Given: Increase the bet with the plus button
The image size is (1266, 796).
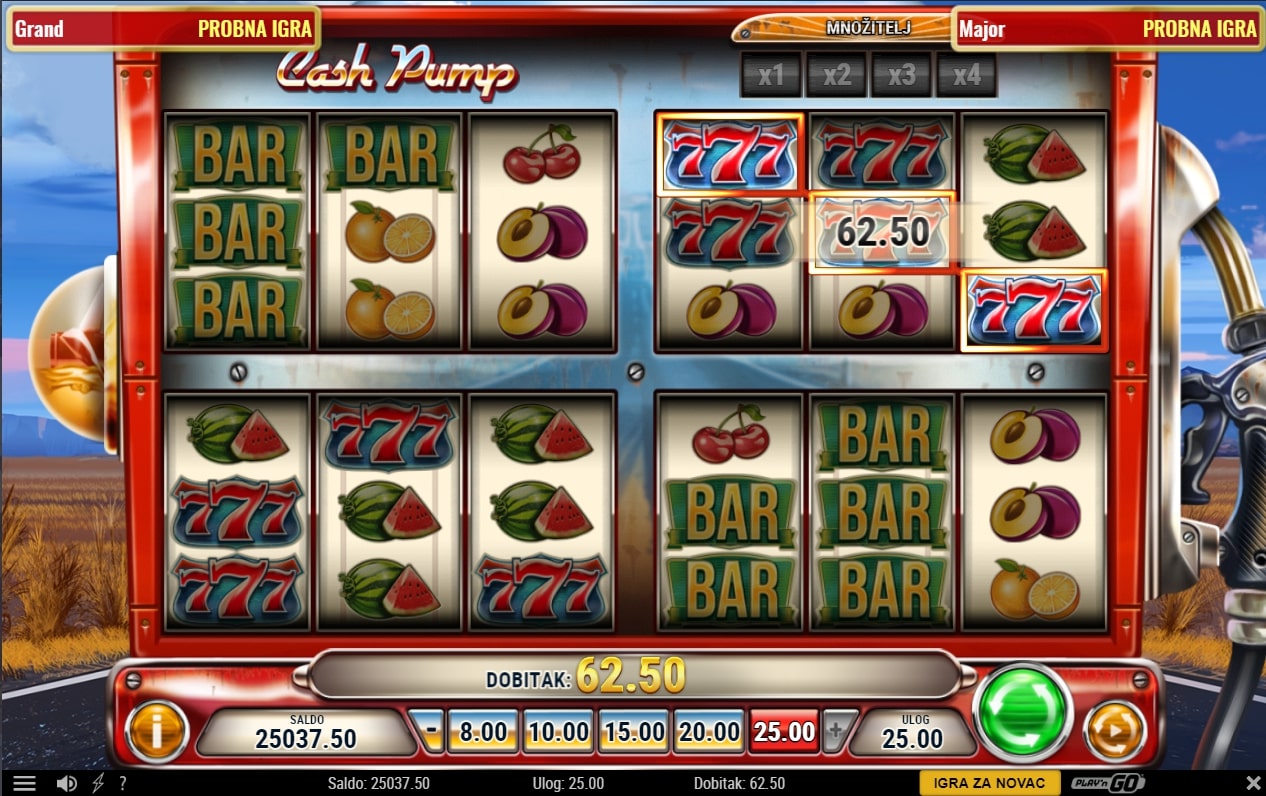Looking at the screenshot, I should coord(835,732).
